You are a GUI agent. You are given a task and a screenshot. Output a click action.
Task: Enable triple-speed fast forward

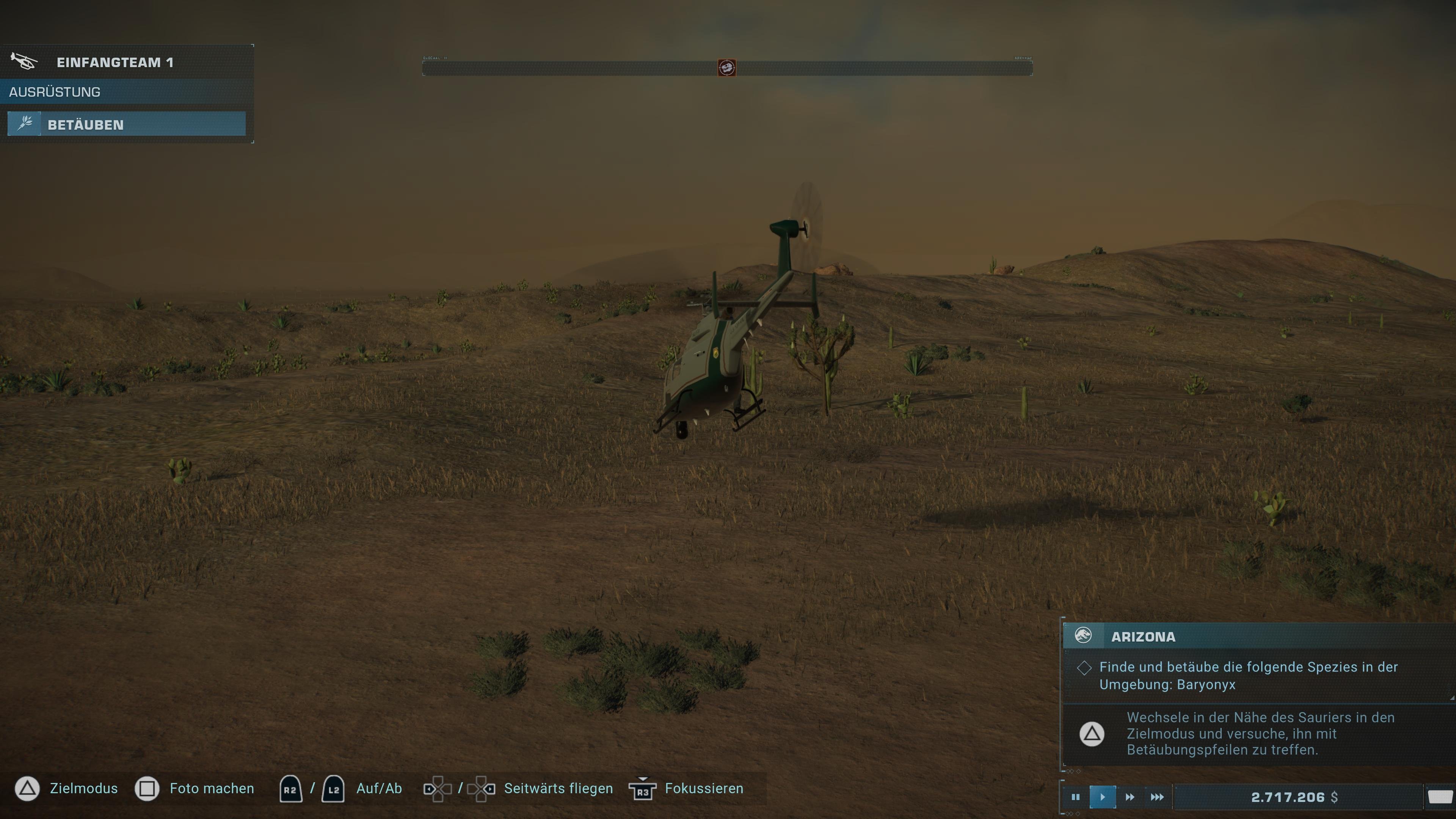(x=1156, y=797)
